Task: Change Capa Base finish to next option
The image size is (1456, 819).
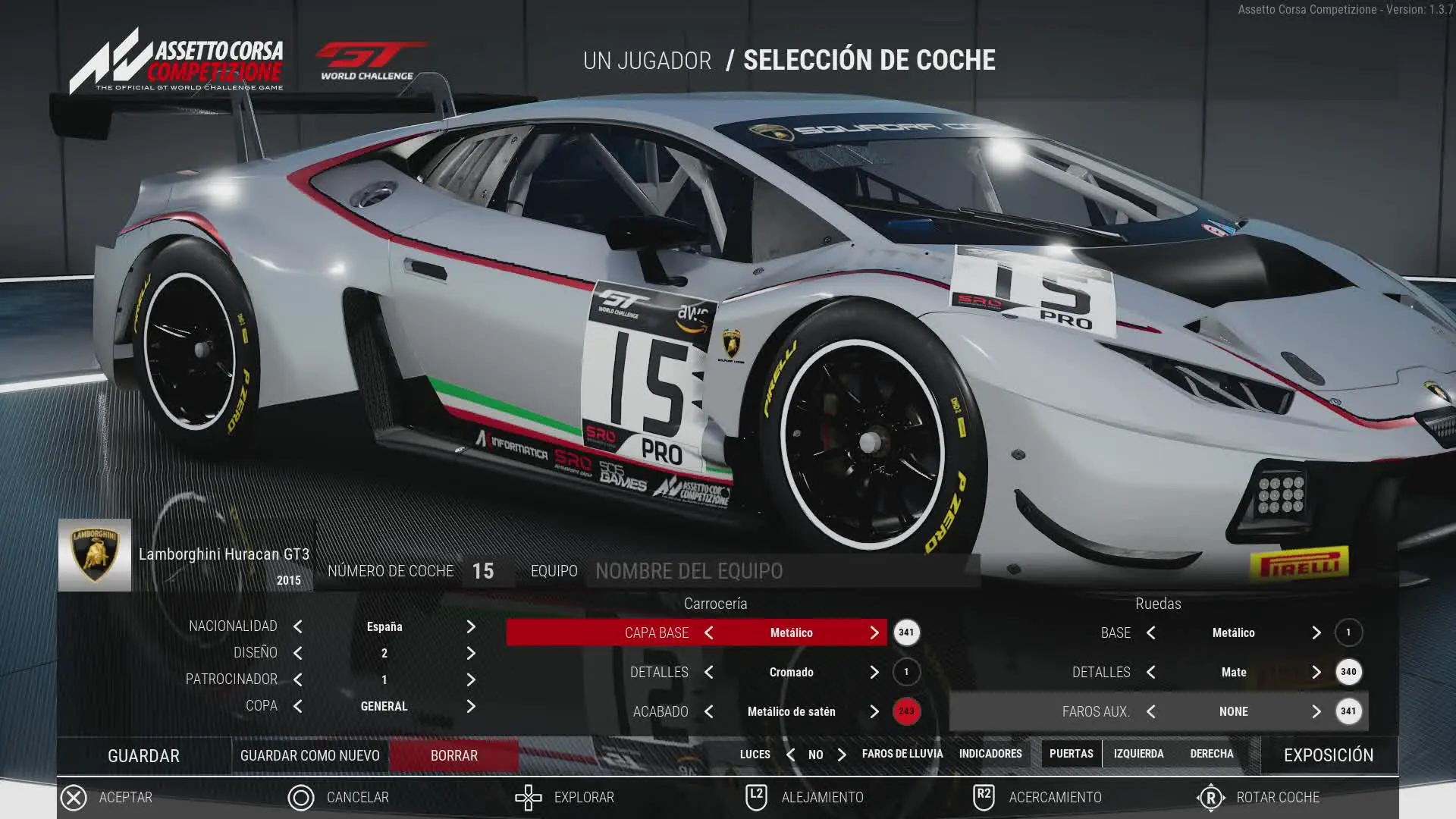Action: [x=874, y=632]
